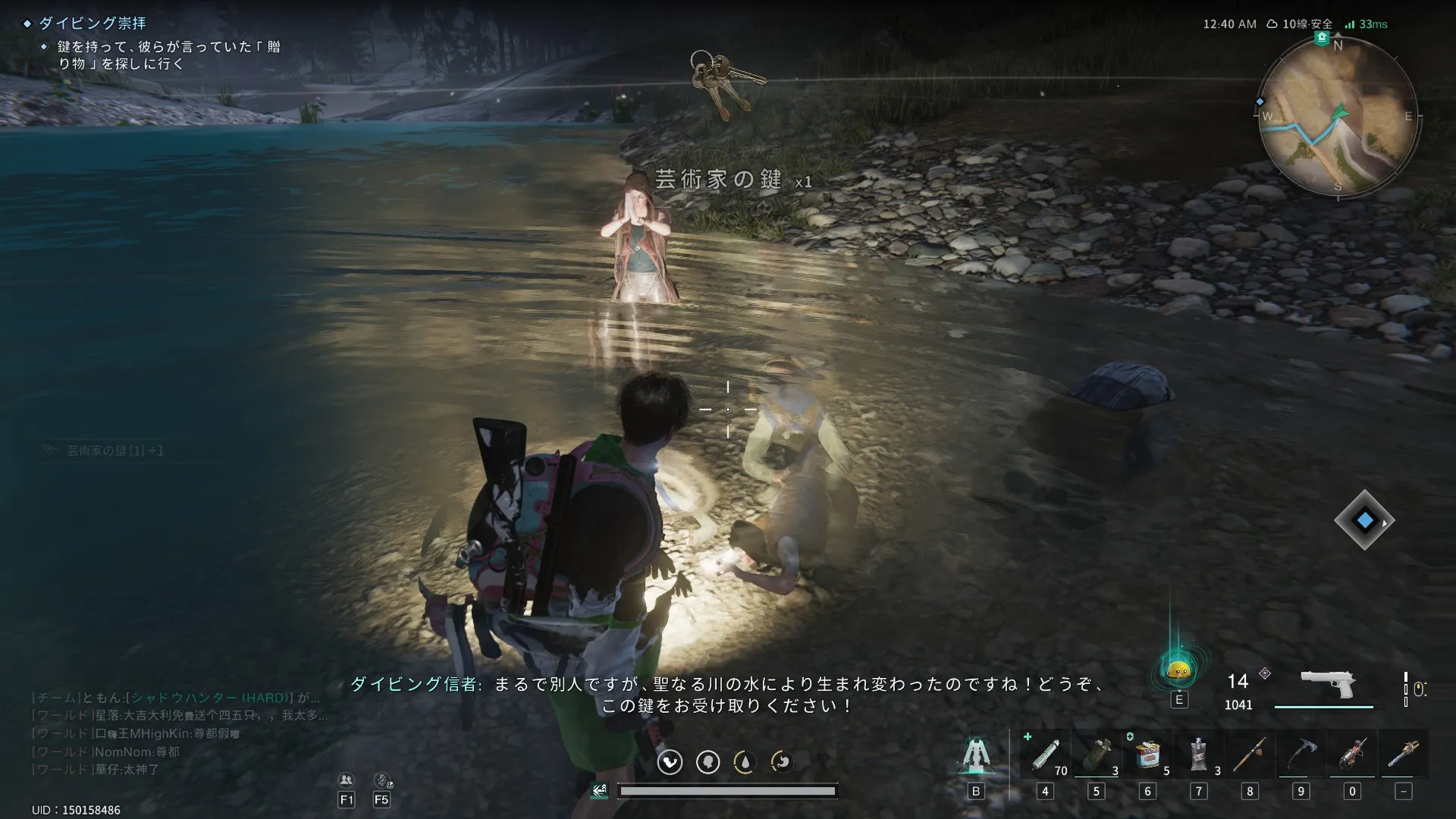Screen dimensions: 1456x819
Task: Open the circular minimap
Action: point(1338,117)
